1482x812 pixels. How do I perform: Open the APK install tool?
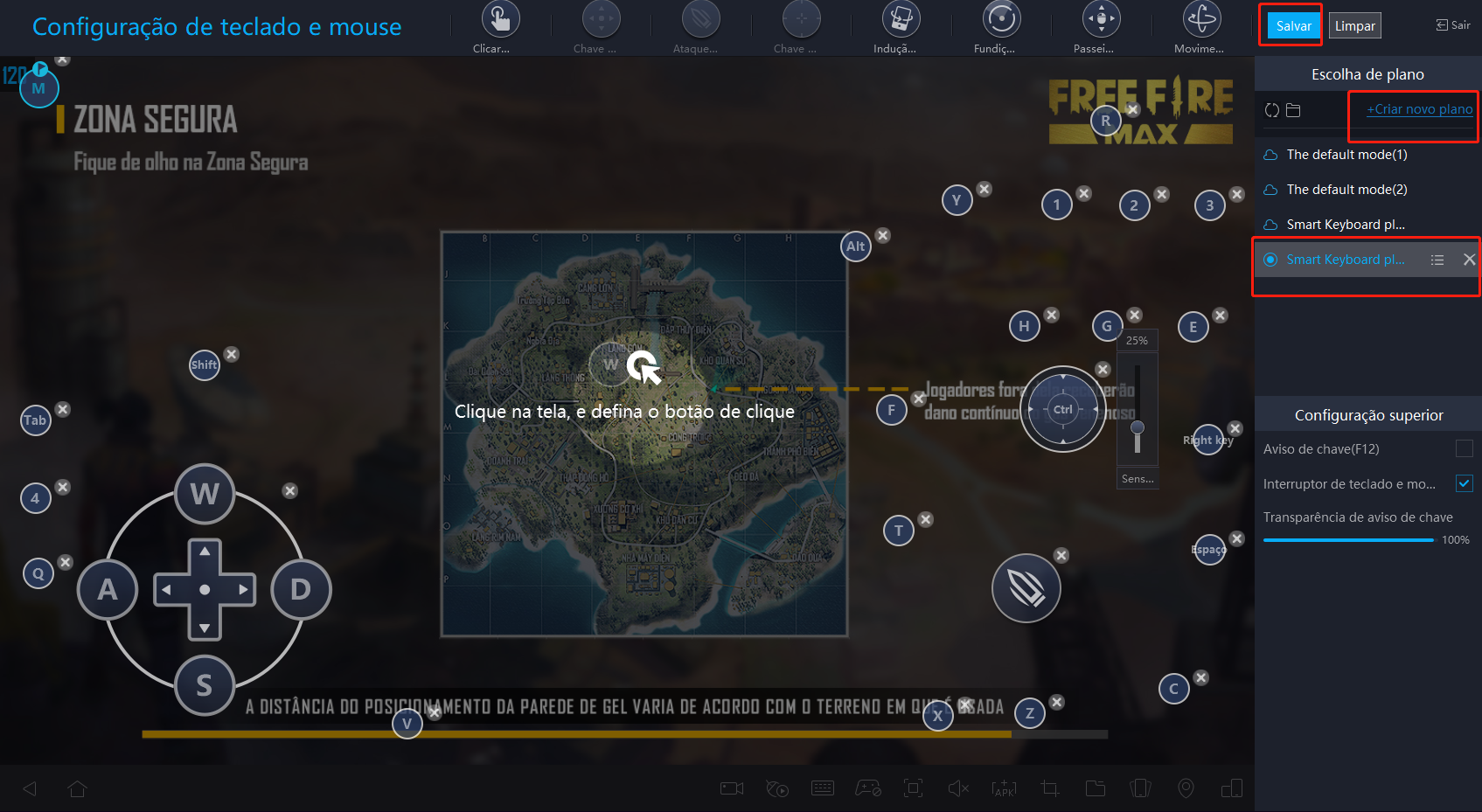(1004, 788)
